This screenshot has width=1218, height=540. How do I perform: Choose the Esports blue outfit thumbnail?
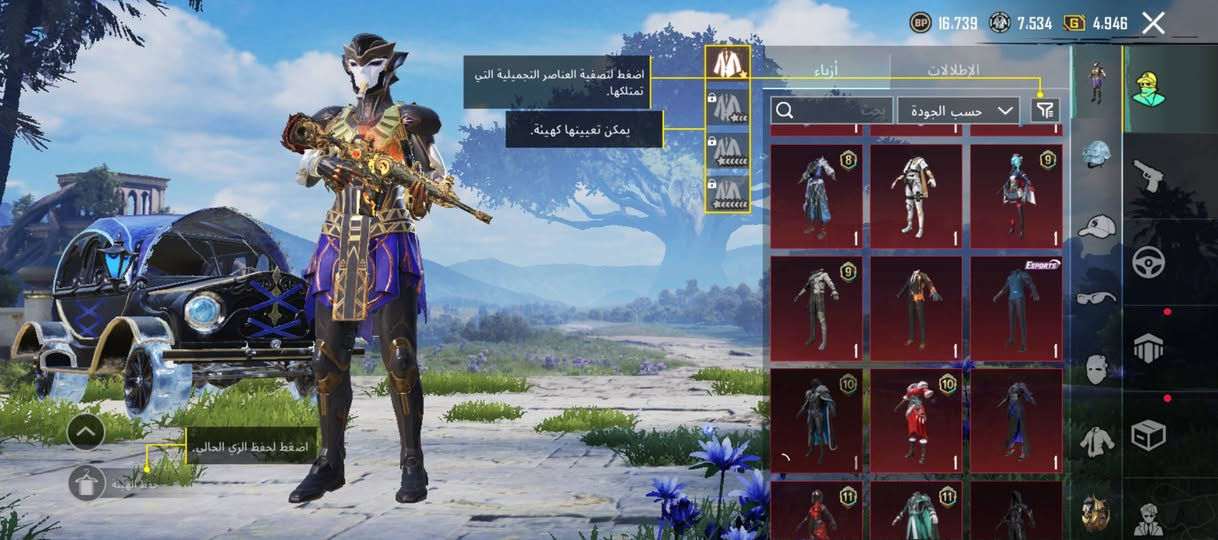(x=1016, y=308)
